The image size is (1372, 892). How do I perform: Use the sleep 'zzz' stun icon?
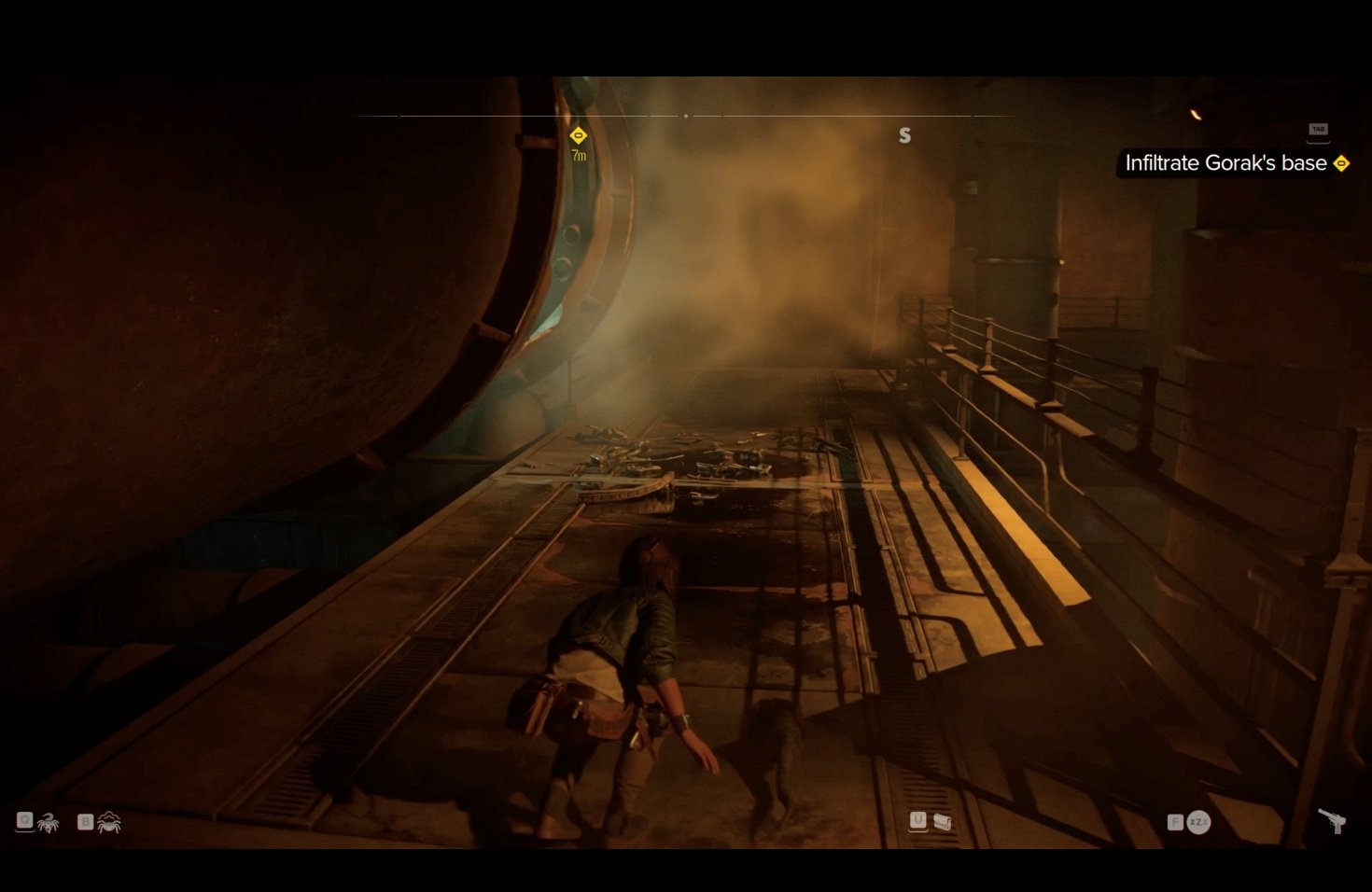[x=1198, y=822]
